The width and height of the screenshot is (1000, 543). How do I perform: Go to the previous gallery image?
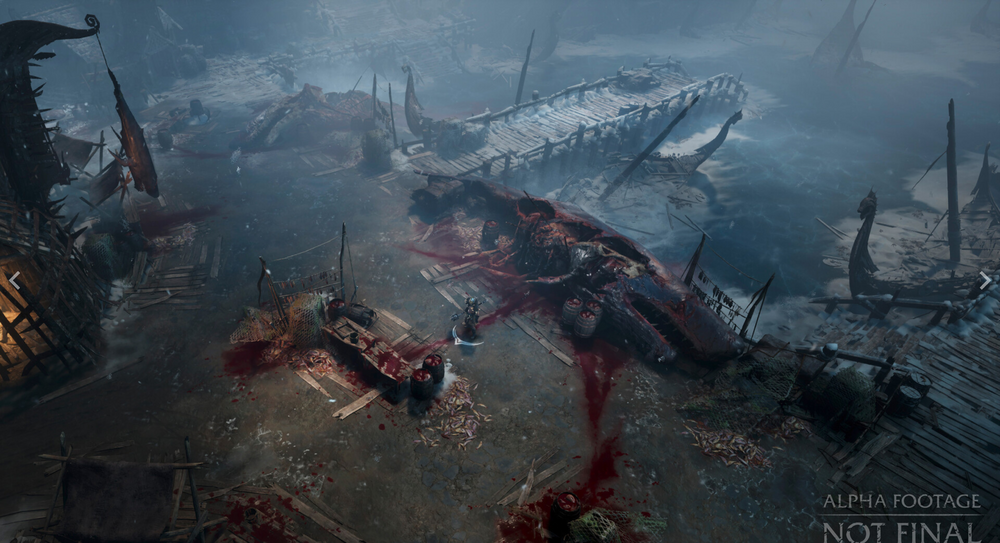tap(14, 281)
